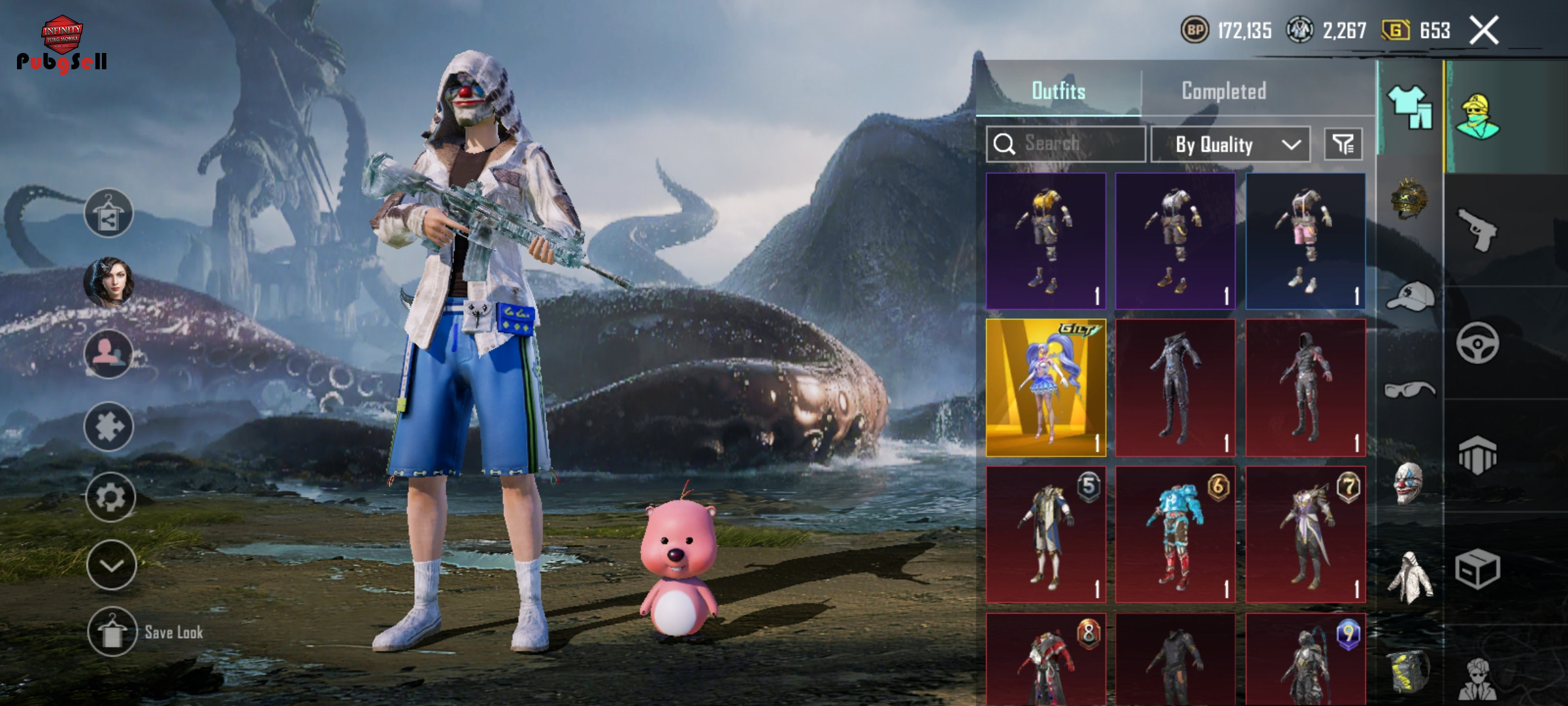Switch to the Completed tab
Screen dimensions: 1568x706
(1224, 91)
